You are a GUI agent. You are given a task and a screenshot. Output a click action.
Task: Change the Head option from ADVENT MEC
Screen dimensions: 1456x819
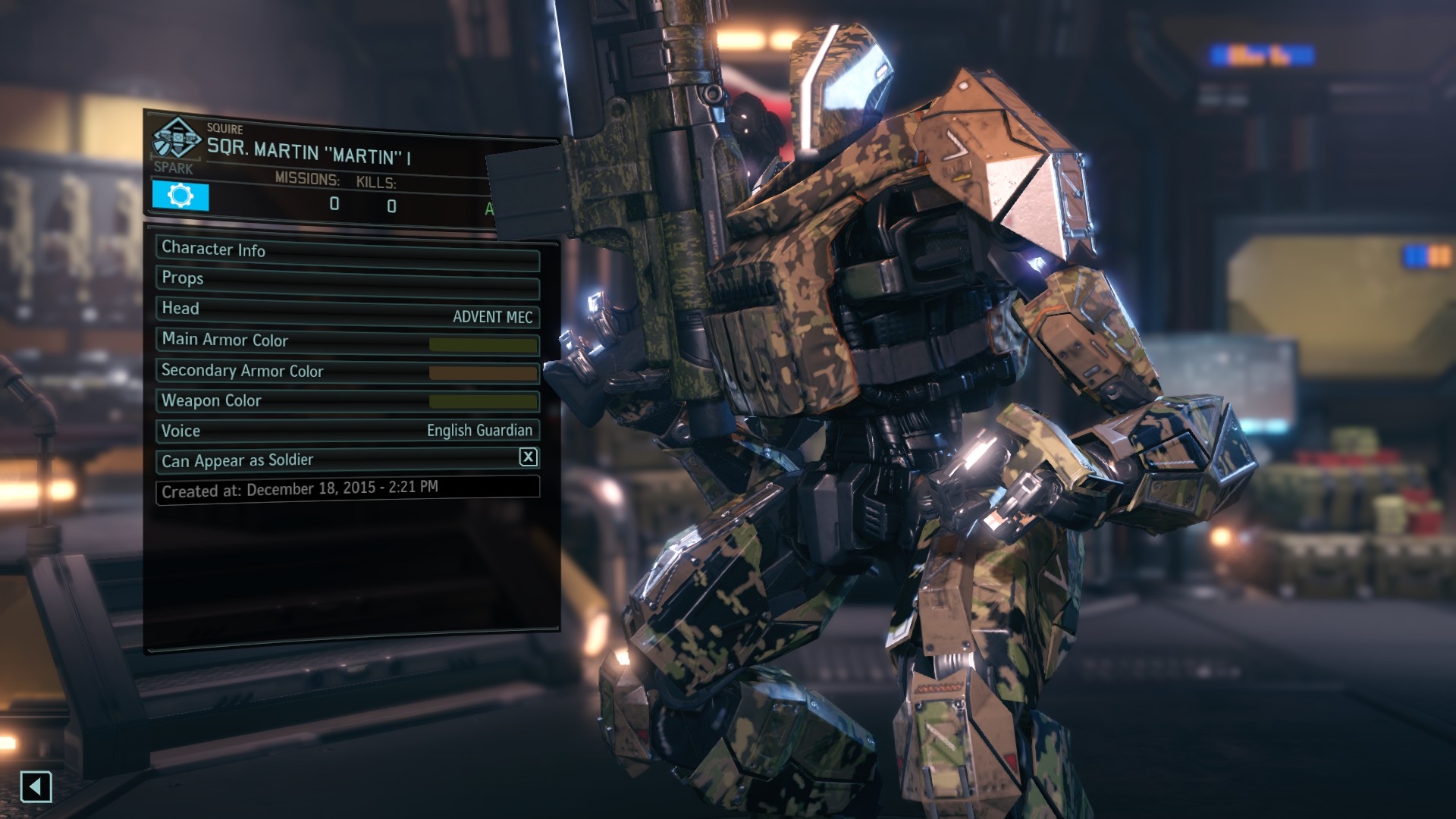click(347, 312)
